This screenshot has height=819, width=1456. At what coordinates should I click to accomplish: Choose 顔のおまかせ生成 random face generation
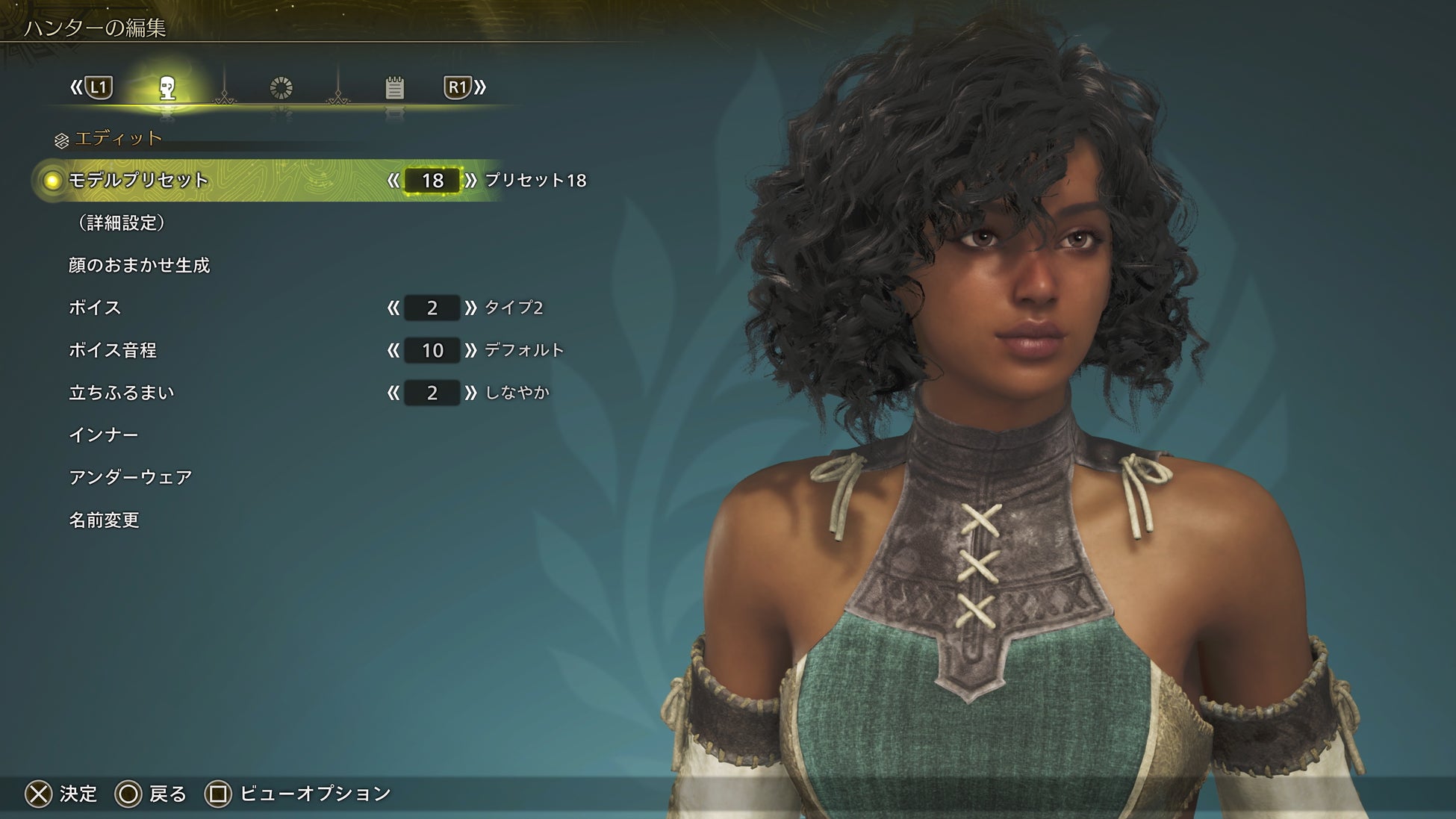pyautogui.click(x=139, y=265)
